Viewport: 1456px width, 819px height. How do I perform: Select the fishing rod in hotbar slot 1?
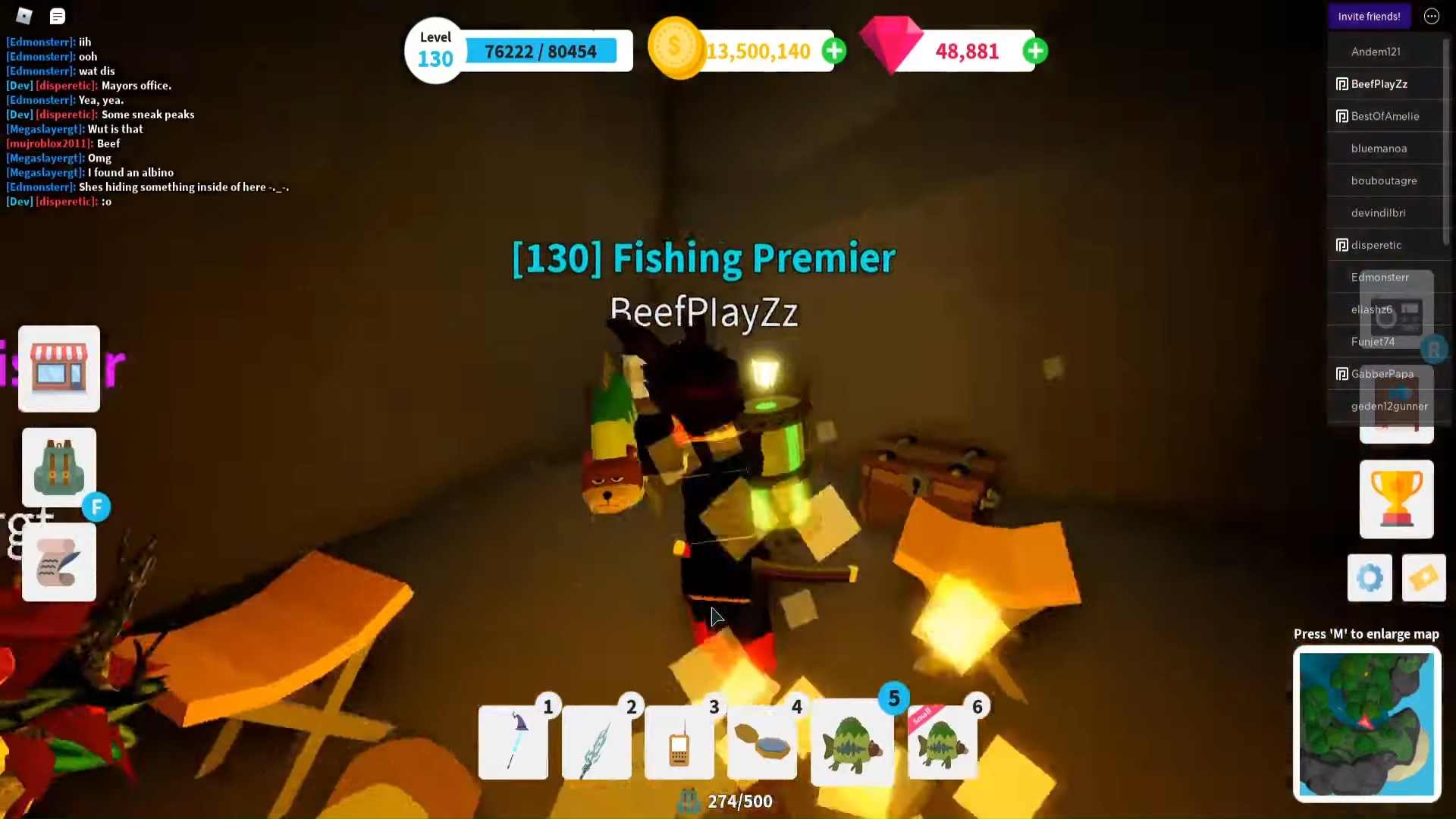[513, 743]
